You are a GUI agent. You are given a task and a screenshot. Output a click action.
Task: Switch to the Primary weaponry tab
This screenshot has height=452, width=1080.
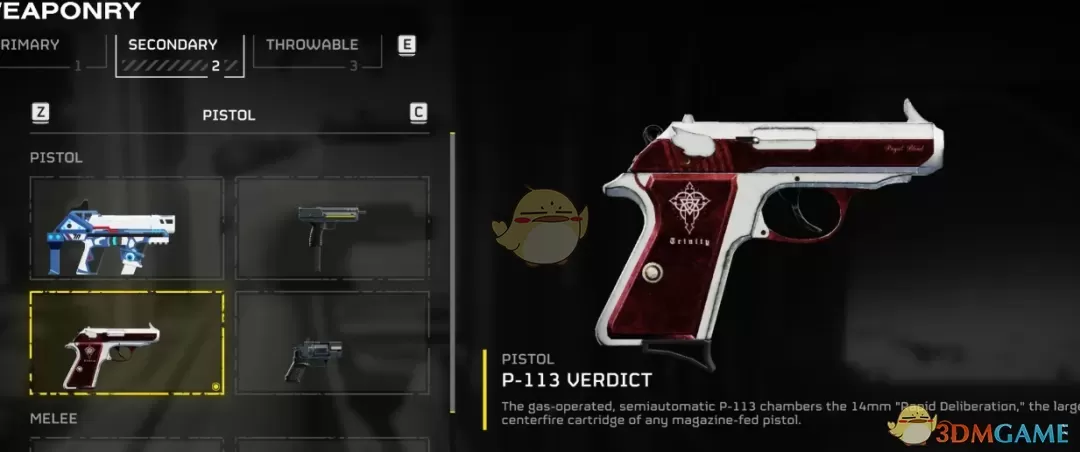(40, 50)
